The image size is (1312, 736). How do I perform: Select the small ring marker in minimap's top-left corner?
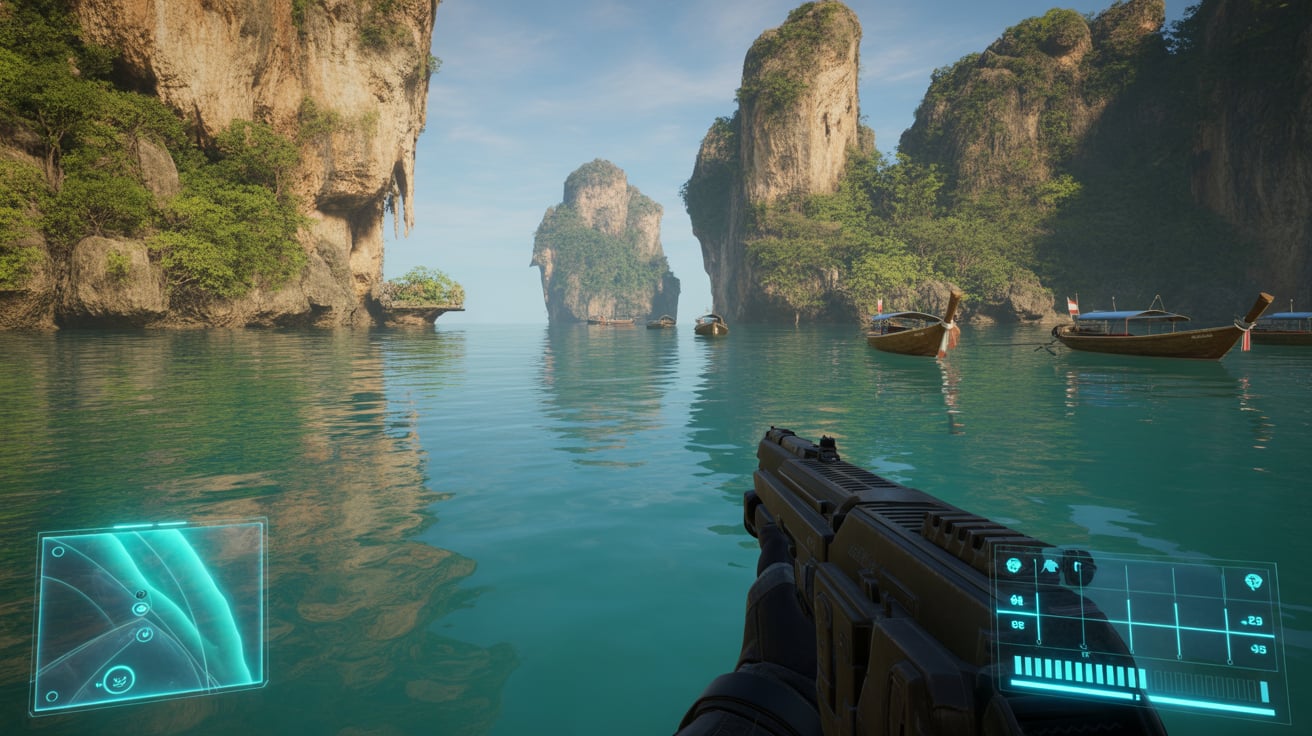point(58,550)
